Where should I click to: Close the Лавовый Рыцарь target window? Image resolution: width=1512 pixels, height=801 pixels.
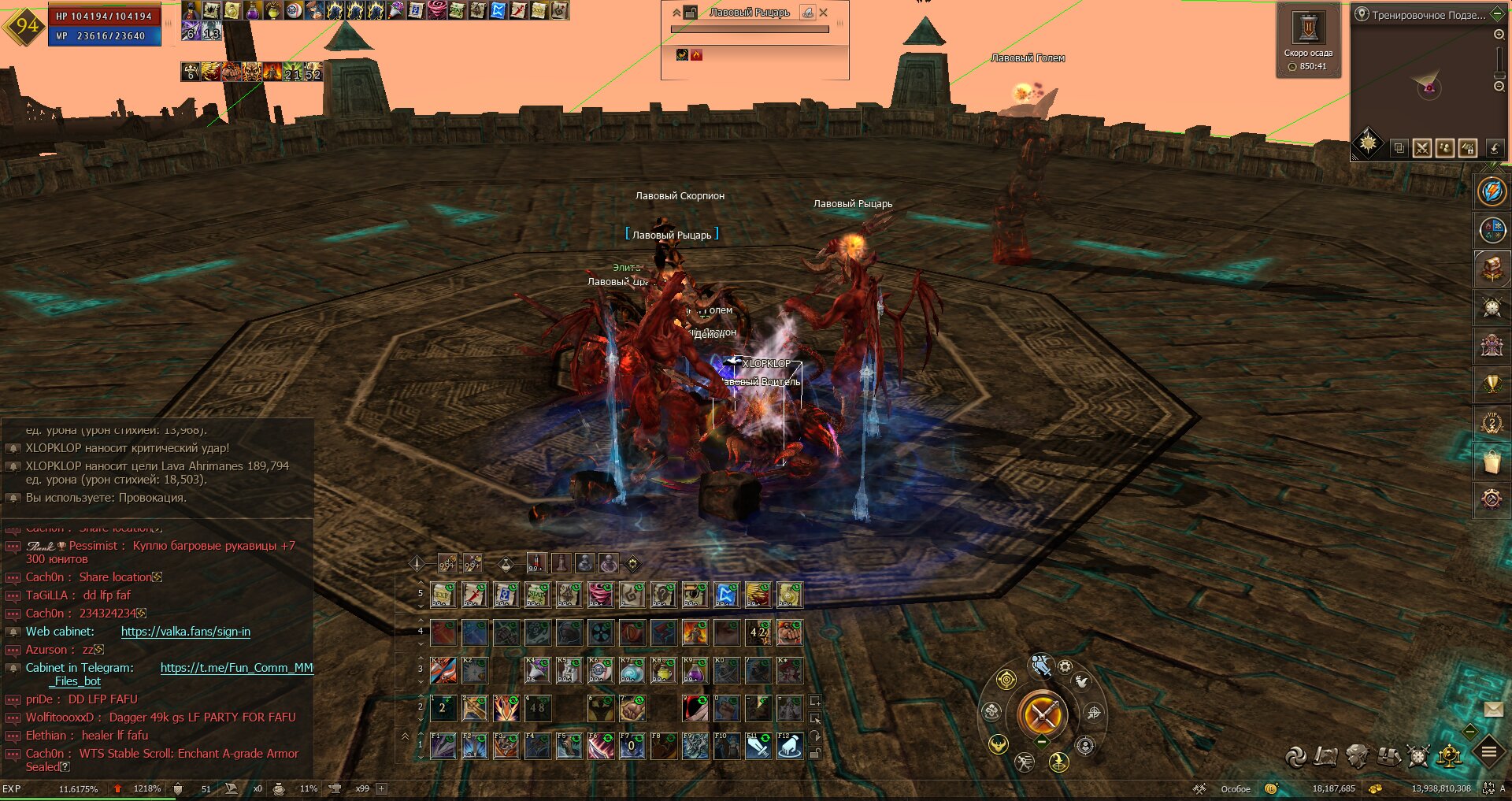tap(824, 13)
